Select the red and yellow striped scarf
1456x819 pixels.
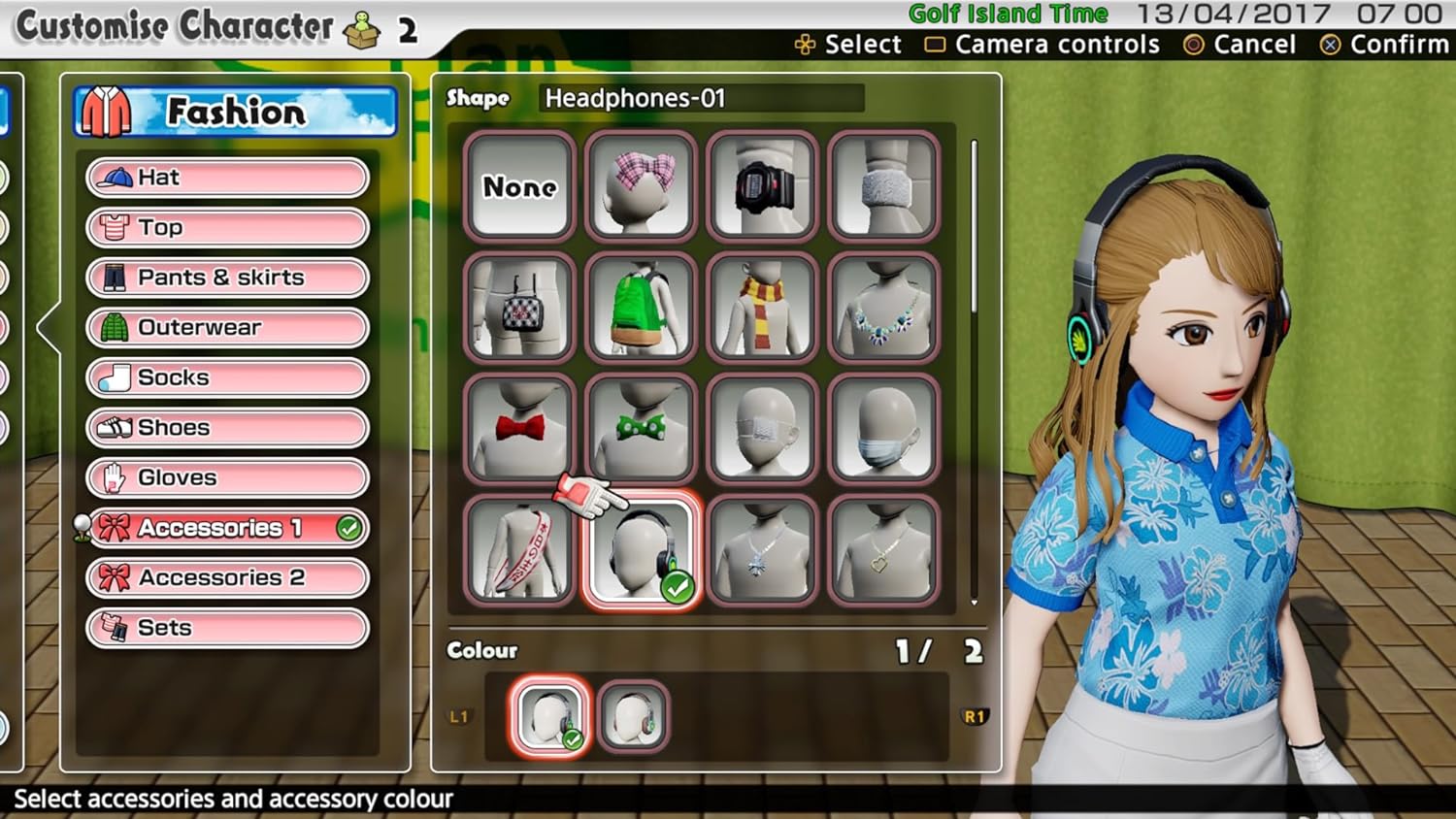[x=763, y=308]
